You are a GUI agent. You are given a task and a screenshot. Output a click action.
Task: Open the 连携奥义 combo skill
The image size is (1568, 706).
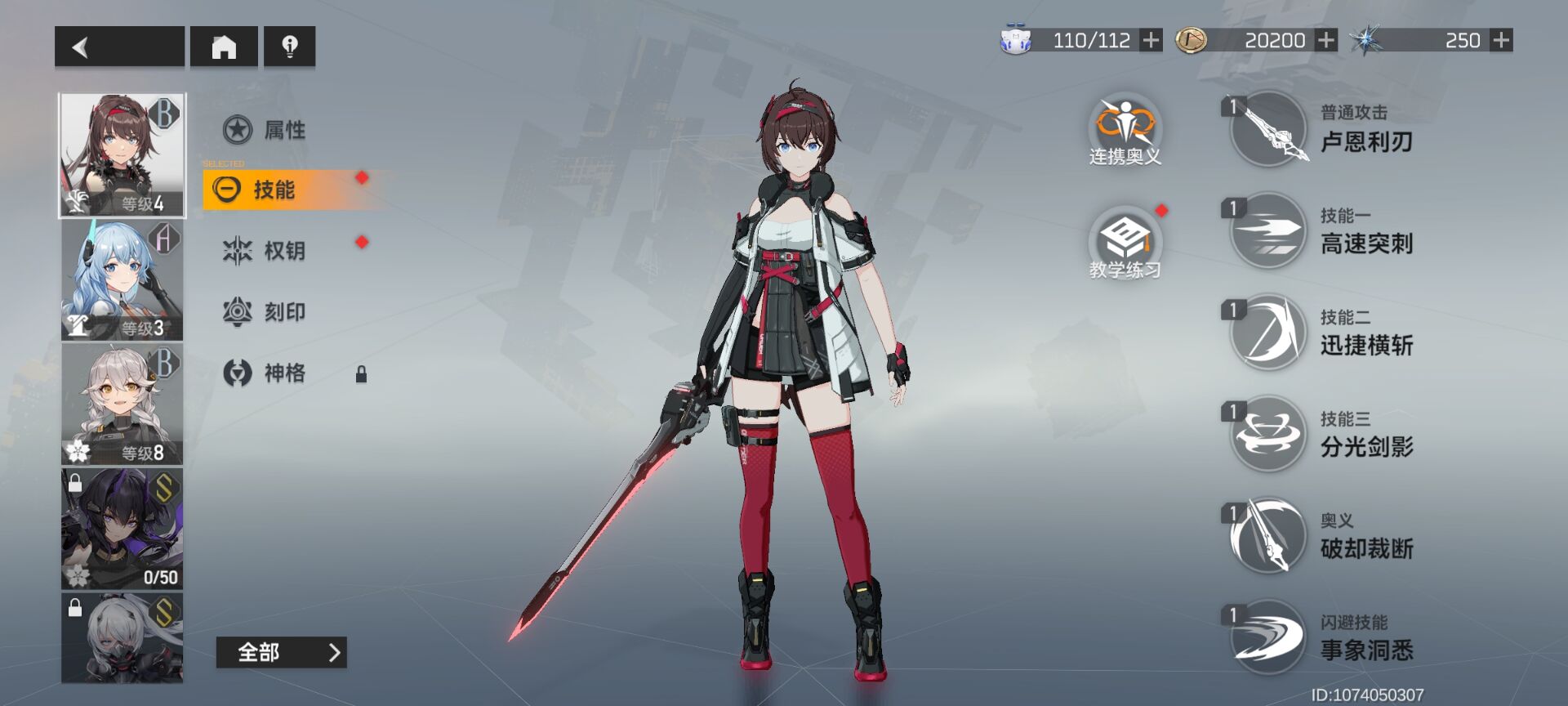point(1125,128)
